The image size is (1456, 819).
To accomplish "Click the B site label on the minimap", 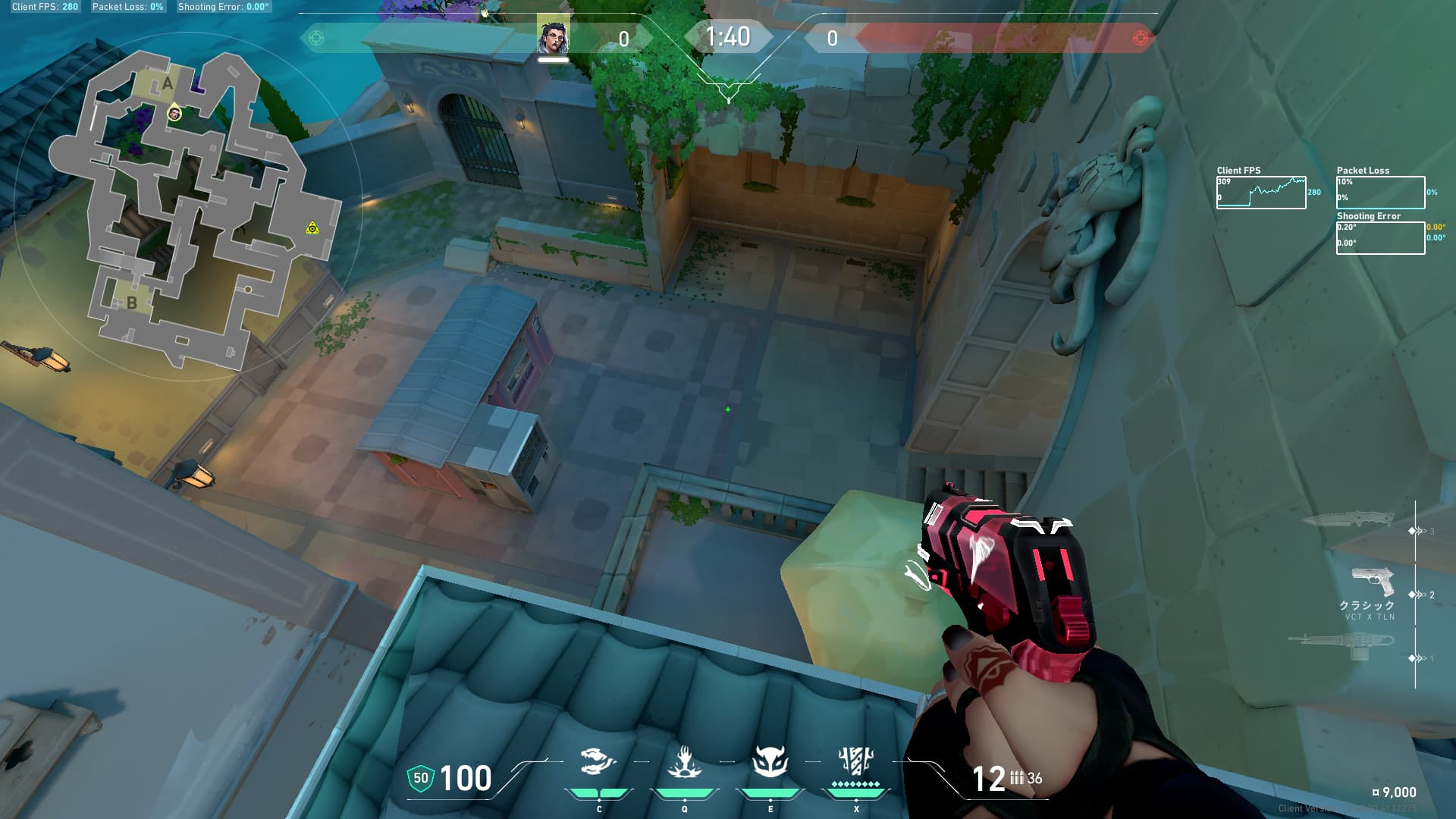I will tap(132, 303).
